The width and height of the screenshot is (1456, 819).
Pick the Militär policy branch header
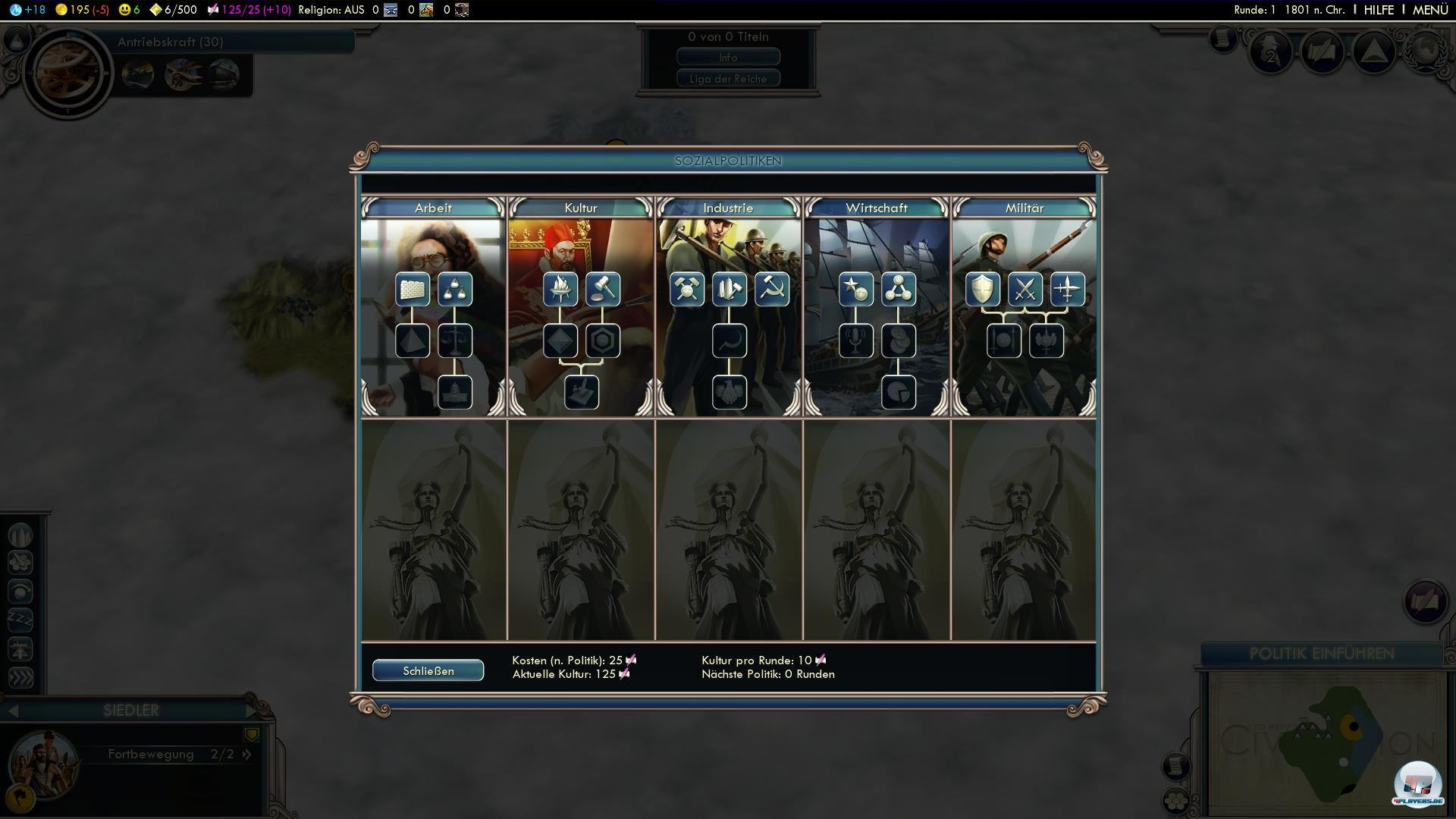[x=1024, y=208]
